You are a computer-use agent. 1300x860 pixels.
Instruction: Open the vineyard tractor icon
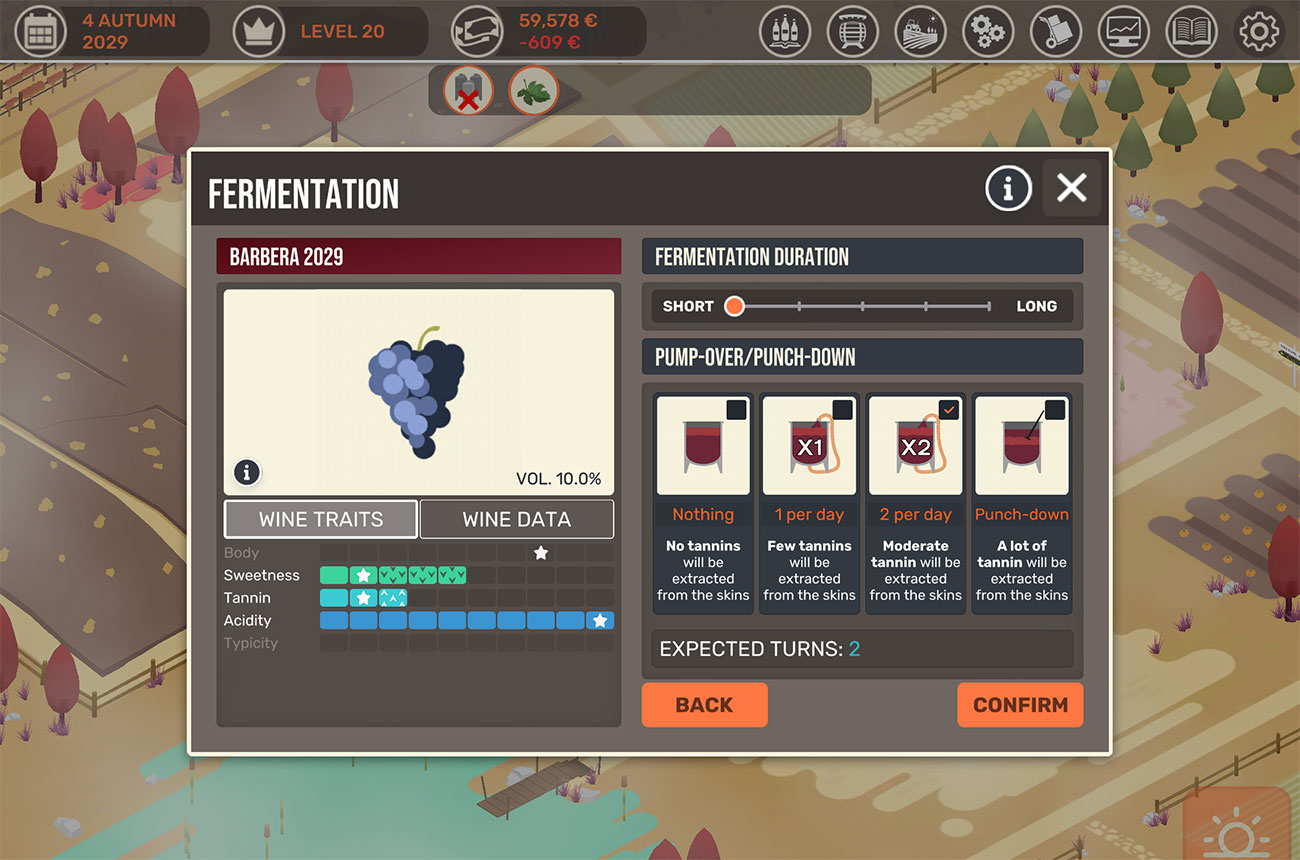click(x=920, y=31)
